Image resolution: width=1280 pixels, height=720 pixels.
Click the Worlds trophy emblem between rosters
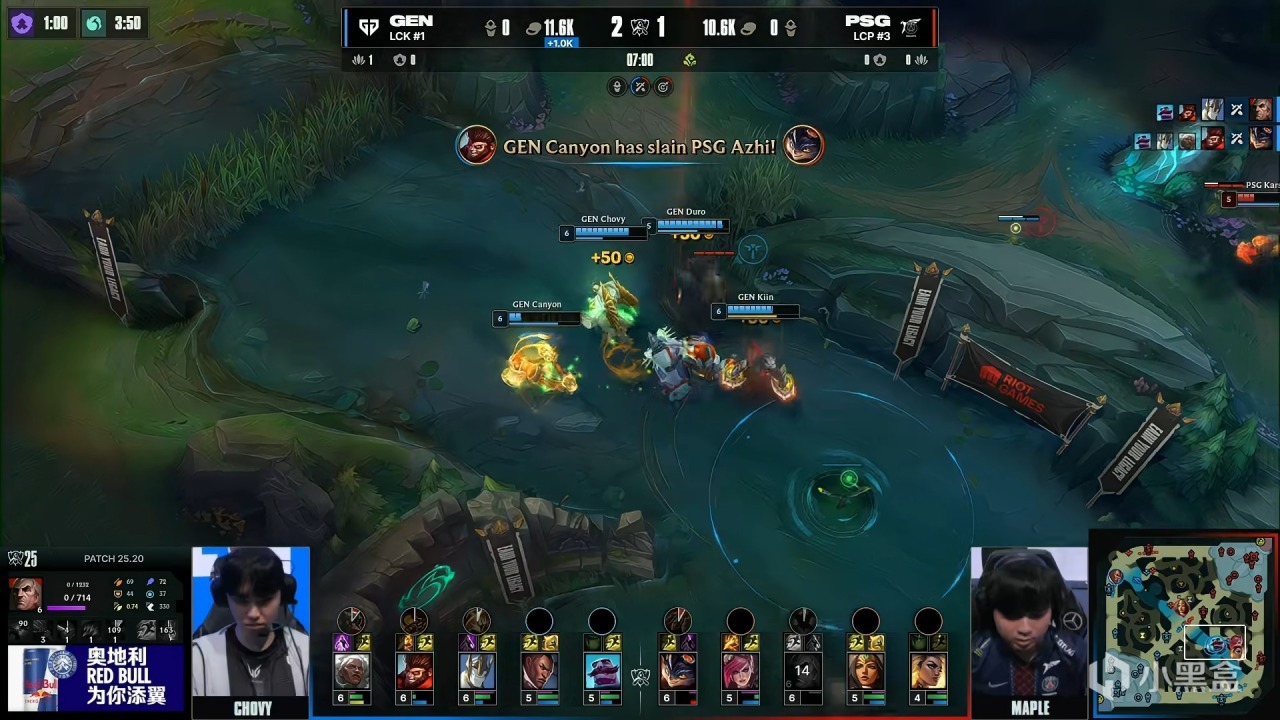pyautogui.click(x=640, y=676)
